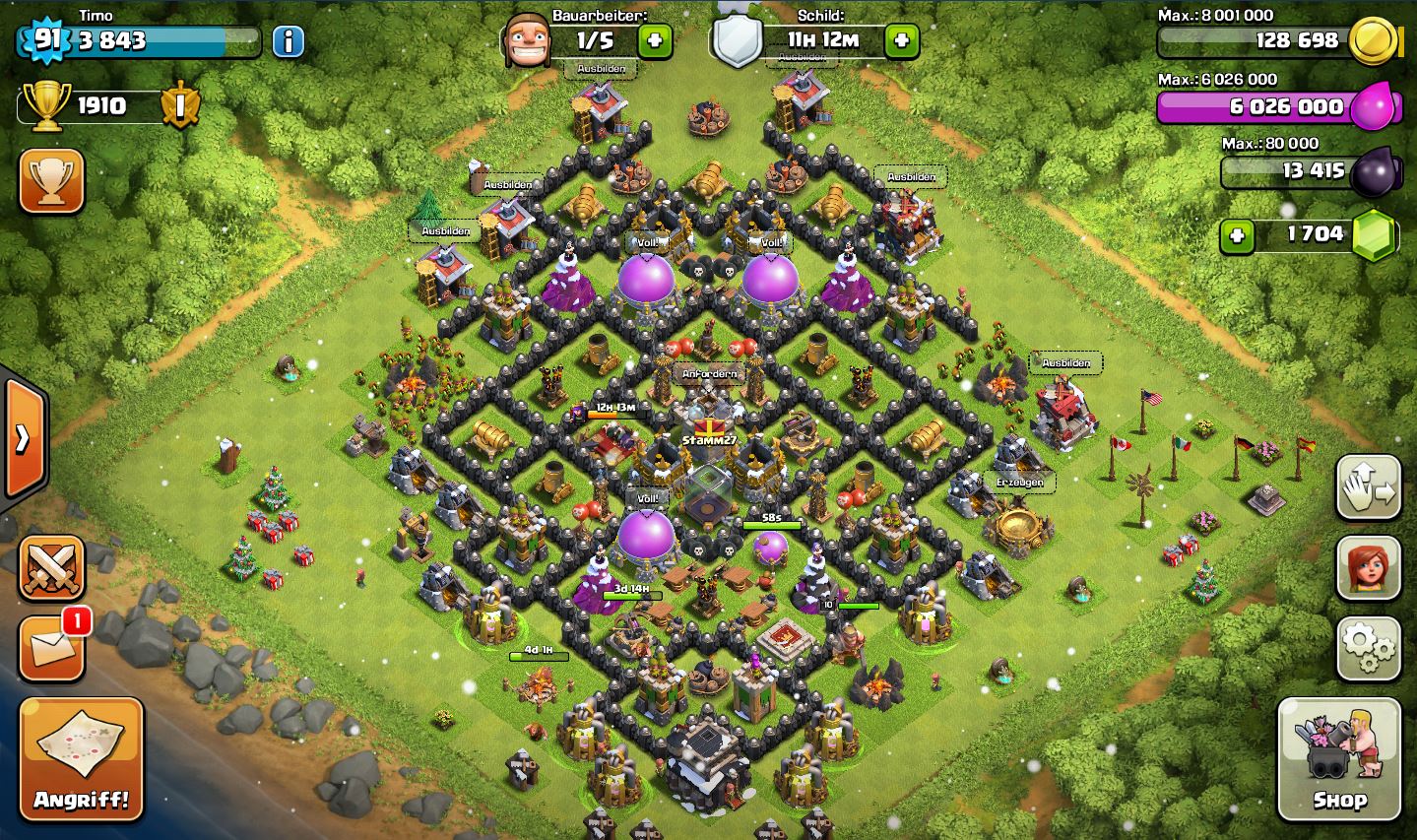Buy a shield with the green plus
Image resolution: width=1417 pixels, height=840 pixels.
[x=901, y=41]
